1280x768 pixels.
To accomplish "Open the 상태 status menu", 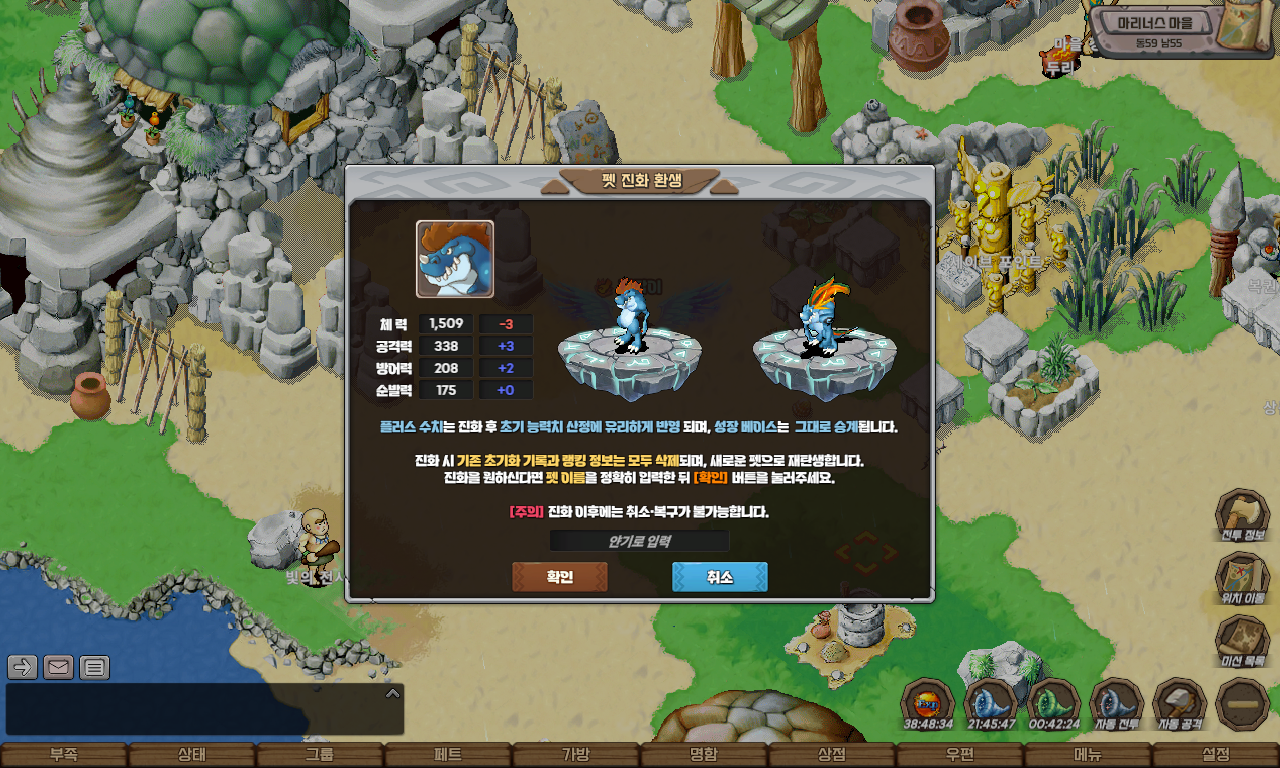I will coord(192,755).
